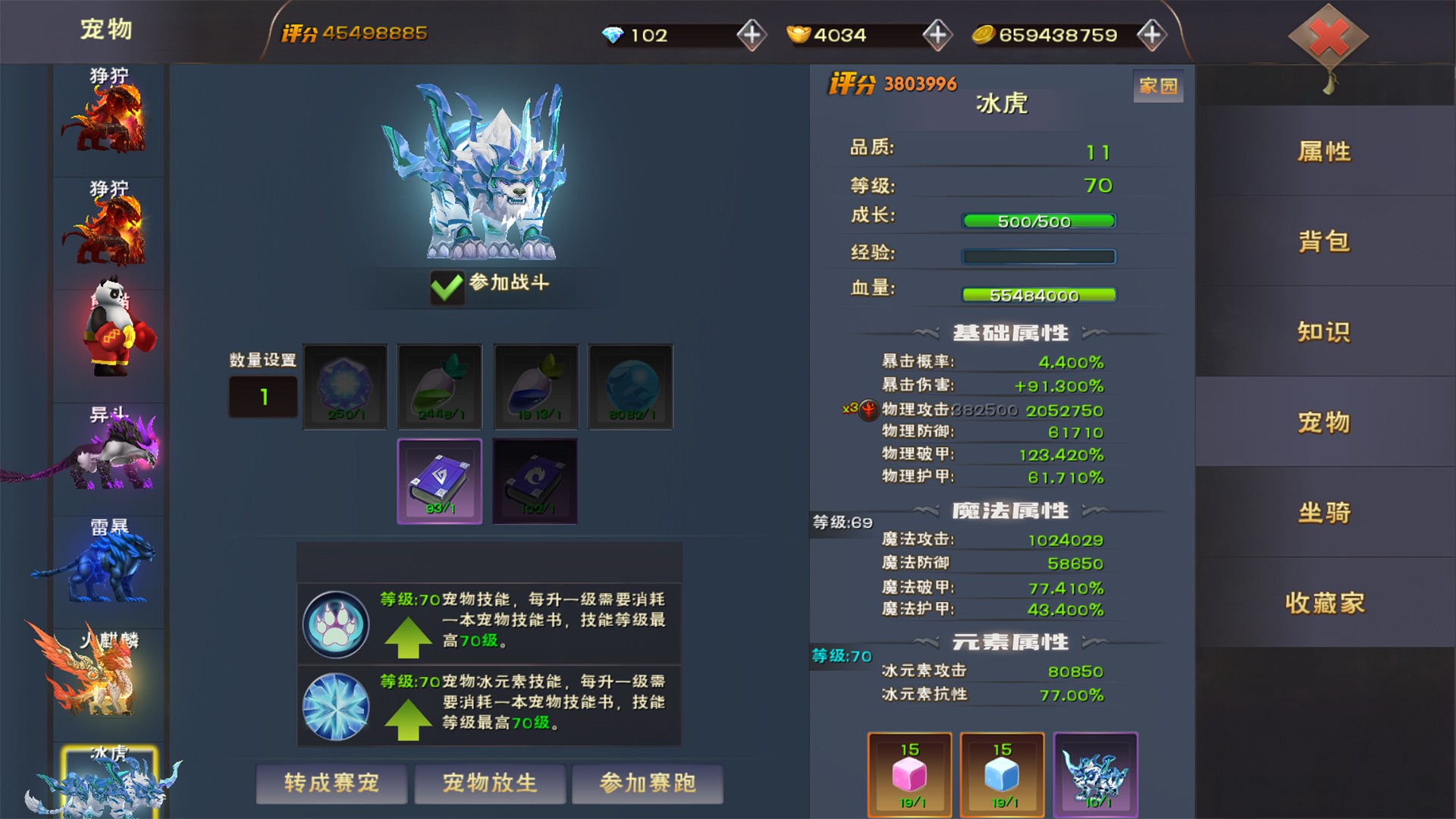
Task: Release pet with 宠物放生 button
Action: click(x=490, y=783)
